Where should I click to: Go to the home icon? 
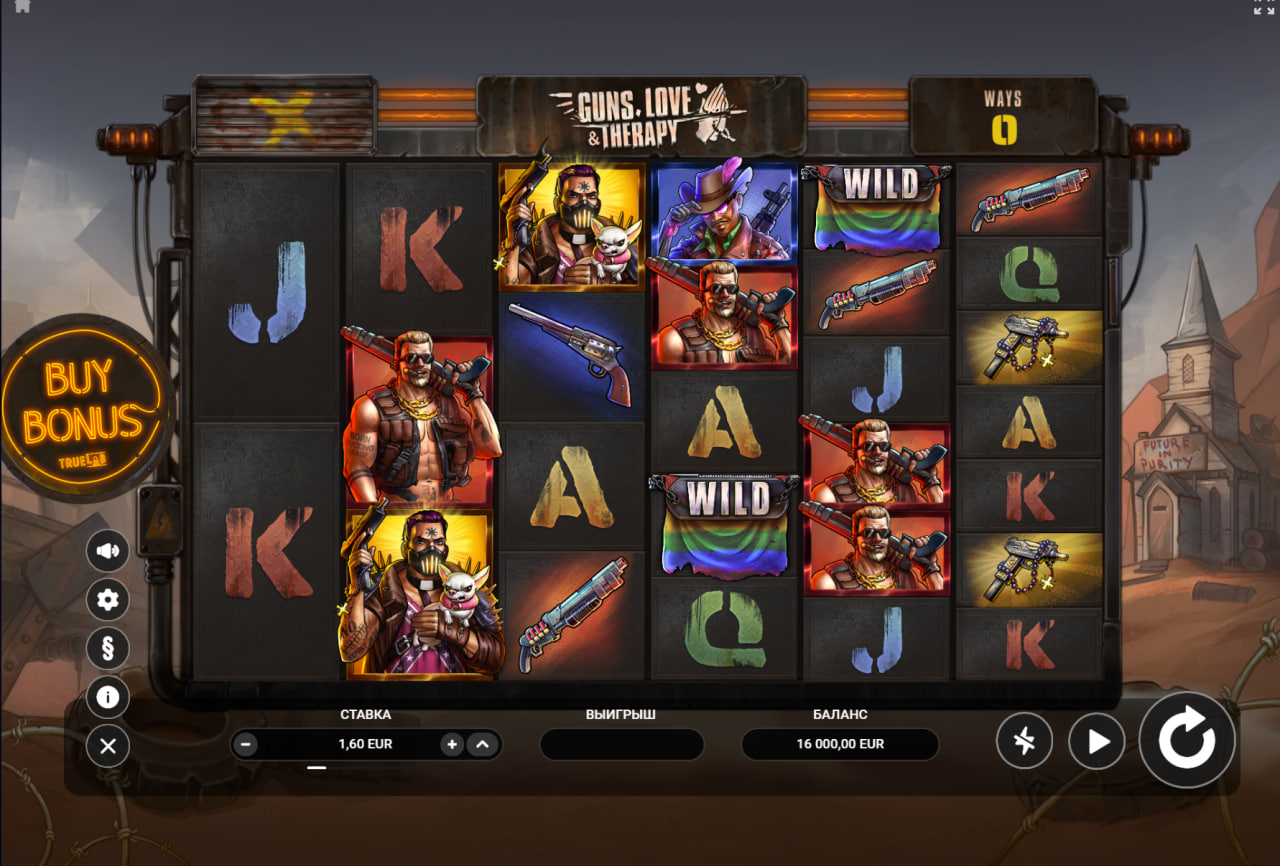(22, 6)
